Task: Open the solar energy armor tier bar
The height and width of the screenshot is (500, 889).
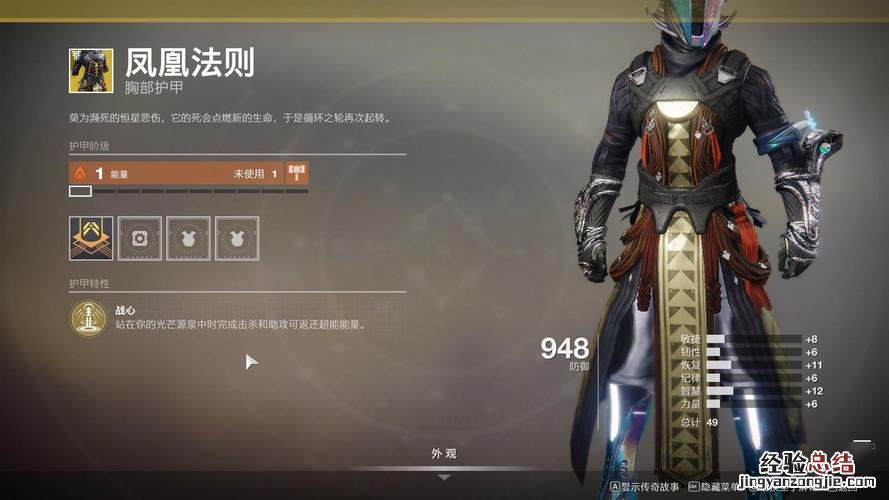Action: 175,173
